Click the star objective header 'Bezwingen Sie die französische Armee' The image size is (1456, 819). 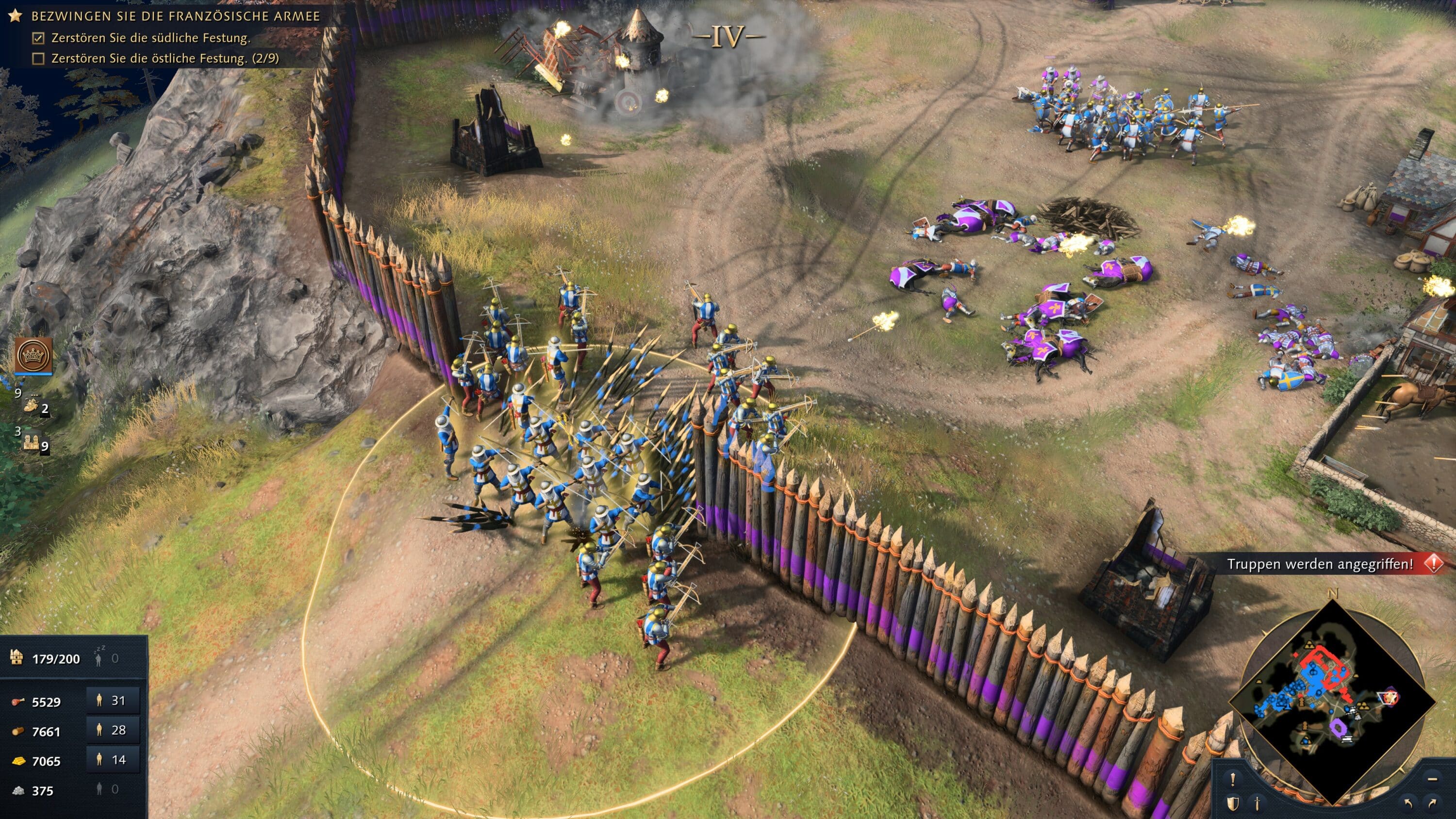[175, 16]
